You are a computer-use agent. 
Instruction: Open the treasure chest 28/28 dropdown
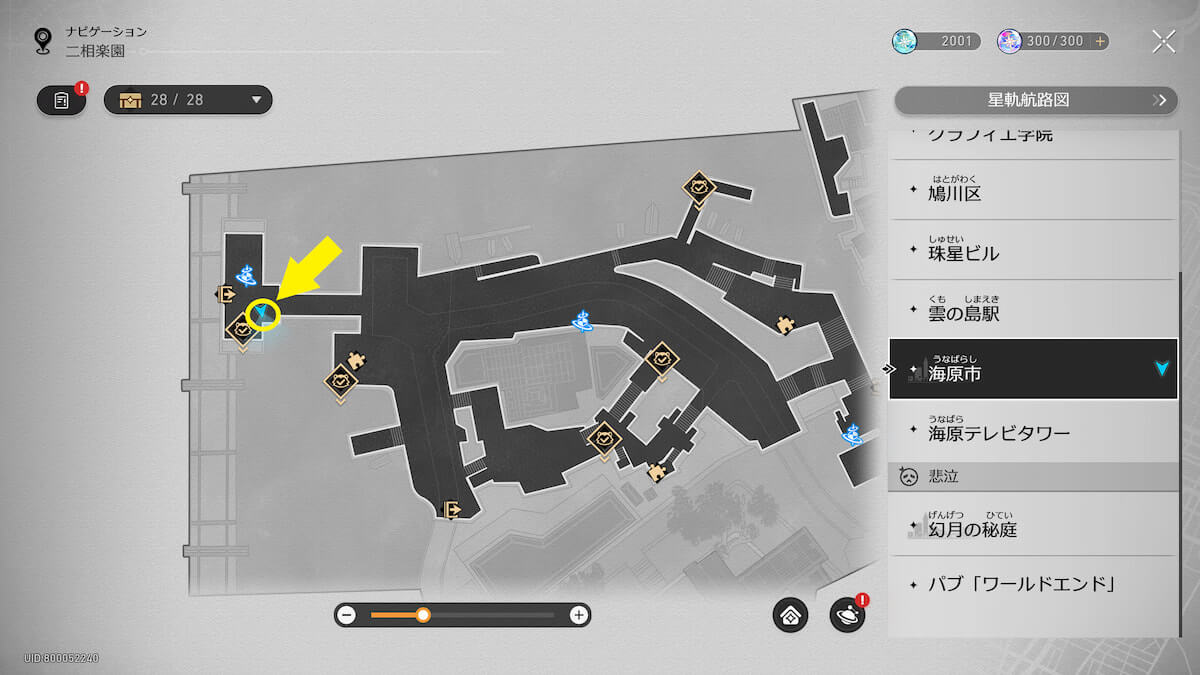(188, 100)
